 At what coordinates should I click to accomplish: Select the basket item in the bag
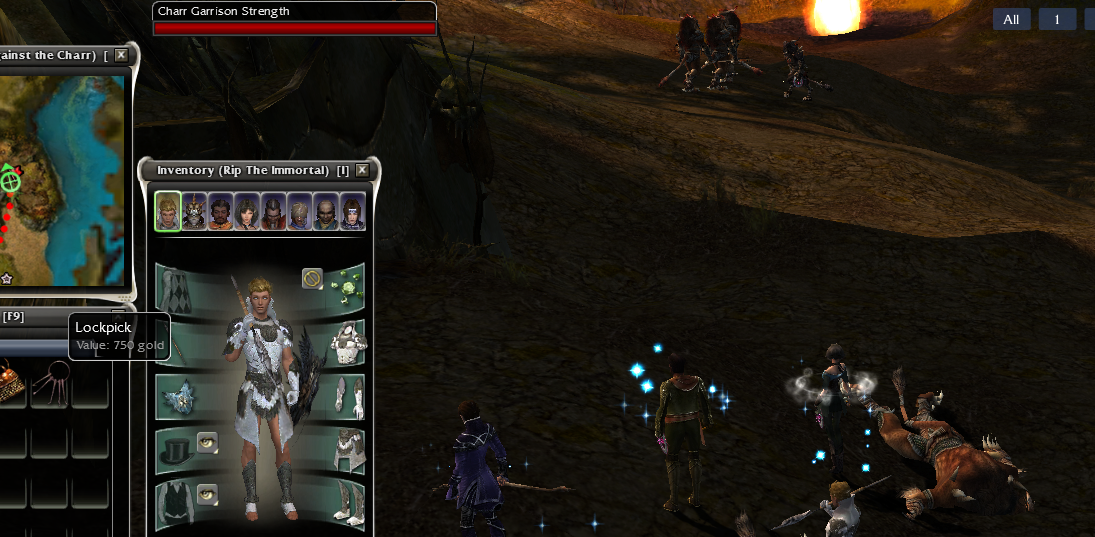click(x=10, y=383)
